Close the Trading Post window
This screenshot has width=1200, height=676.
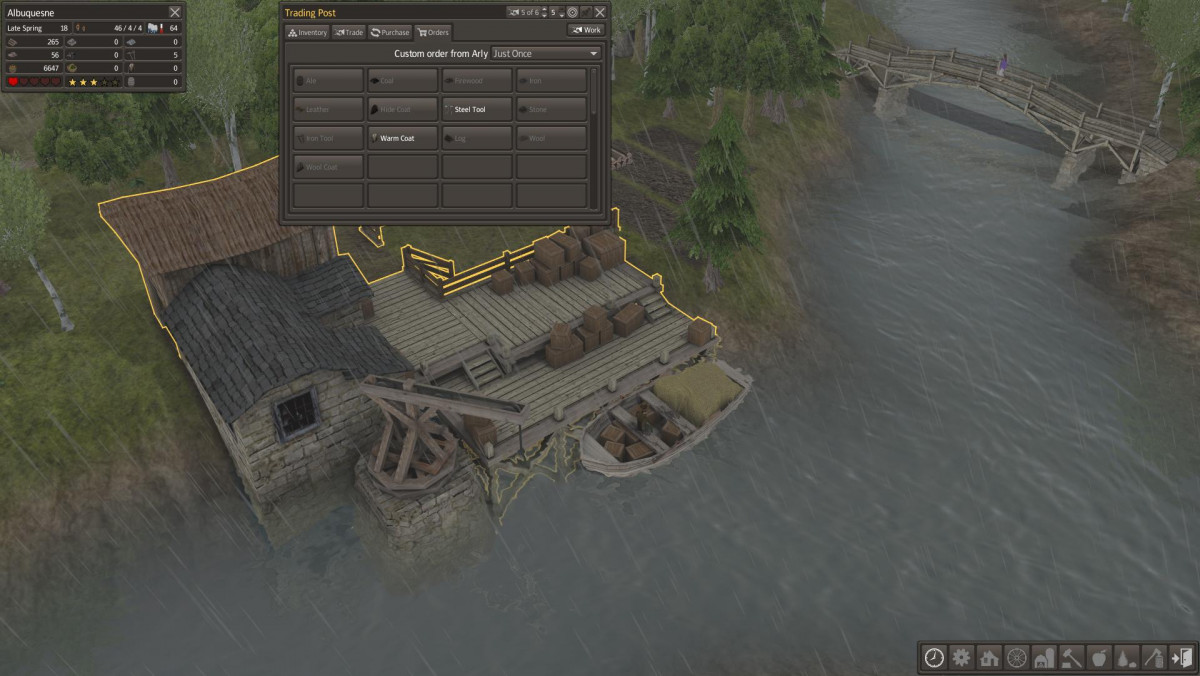(600, 12)
